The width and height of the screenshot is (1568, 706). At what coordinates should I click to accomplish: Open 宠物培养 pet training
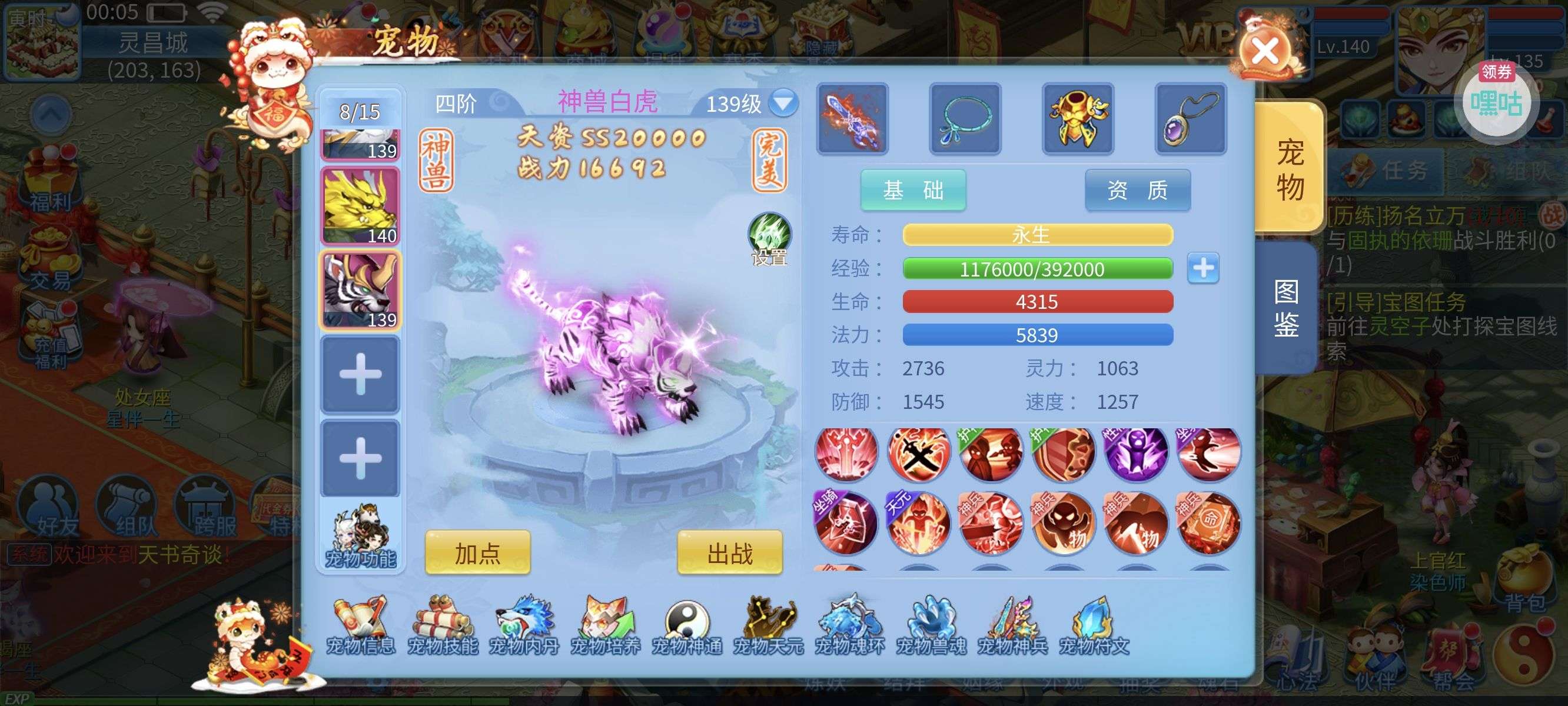(x=605, y=626)
